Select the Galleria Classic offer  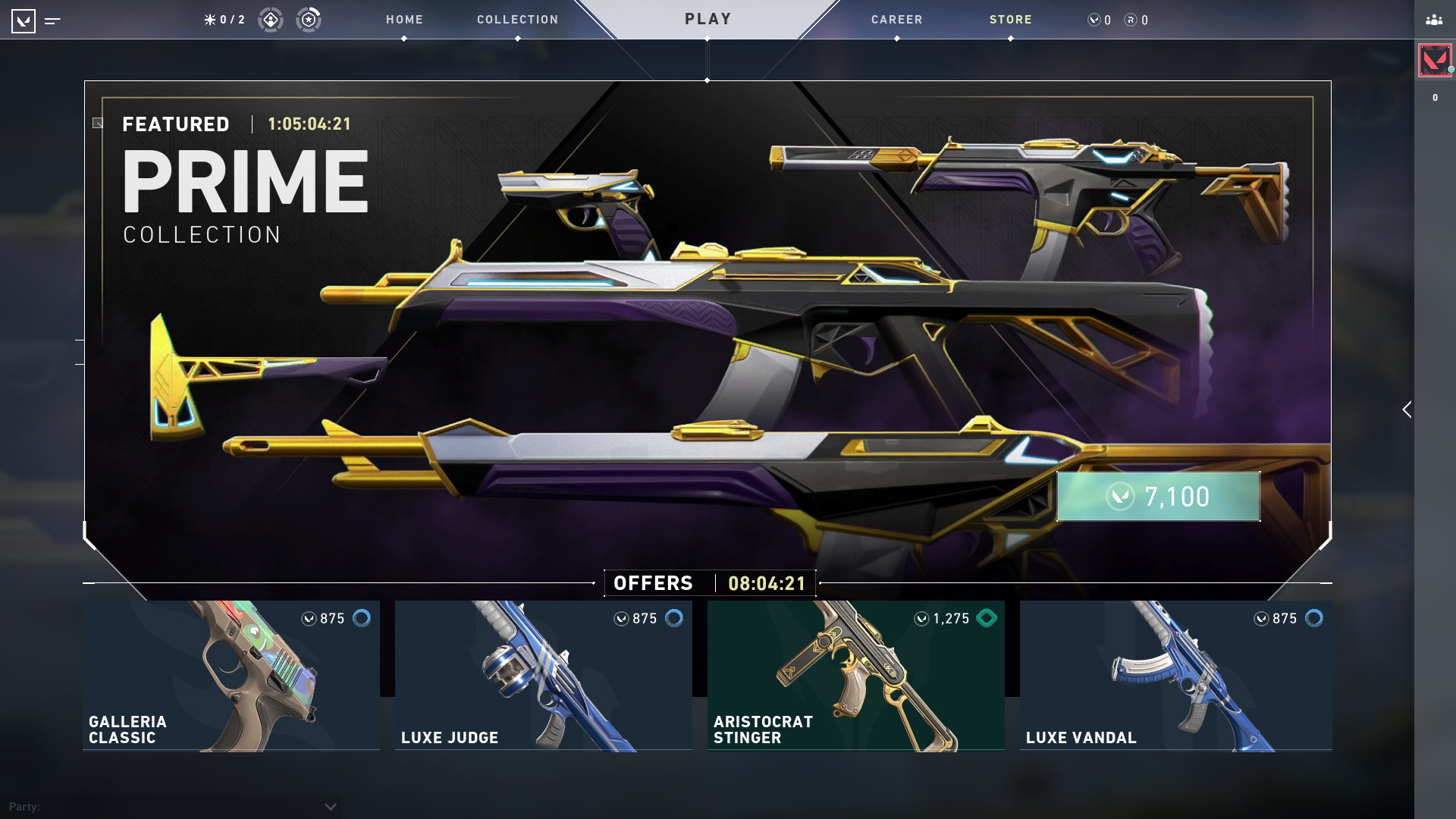click(x=231, y=675)
